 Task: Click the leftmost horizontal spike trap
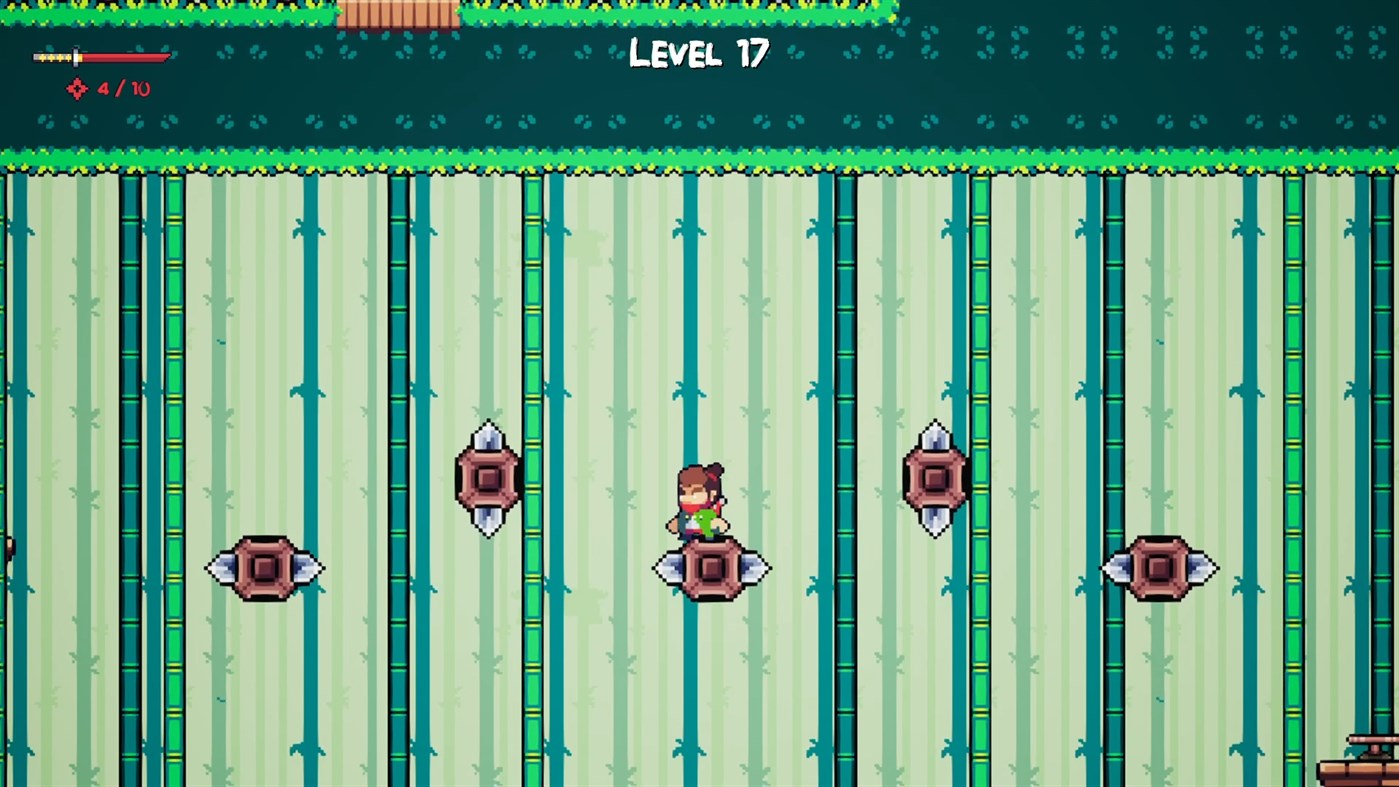tap(265, 568)
